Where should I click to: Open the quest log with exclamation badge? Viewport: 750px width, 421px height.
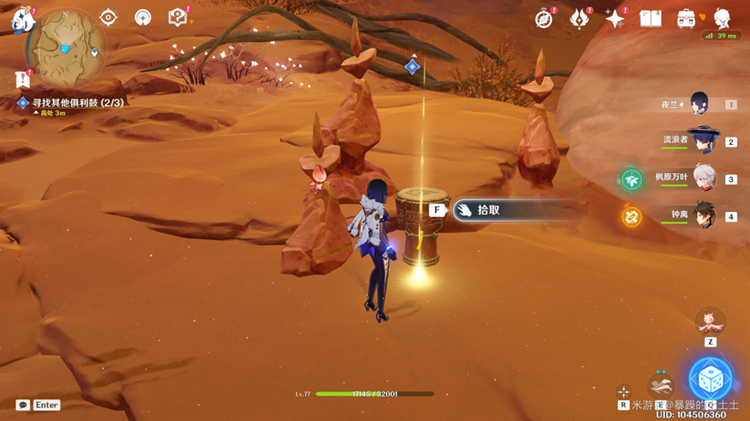click(x=22, y=78)
